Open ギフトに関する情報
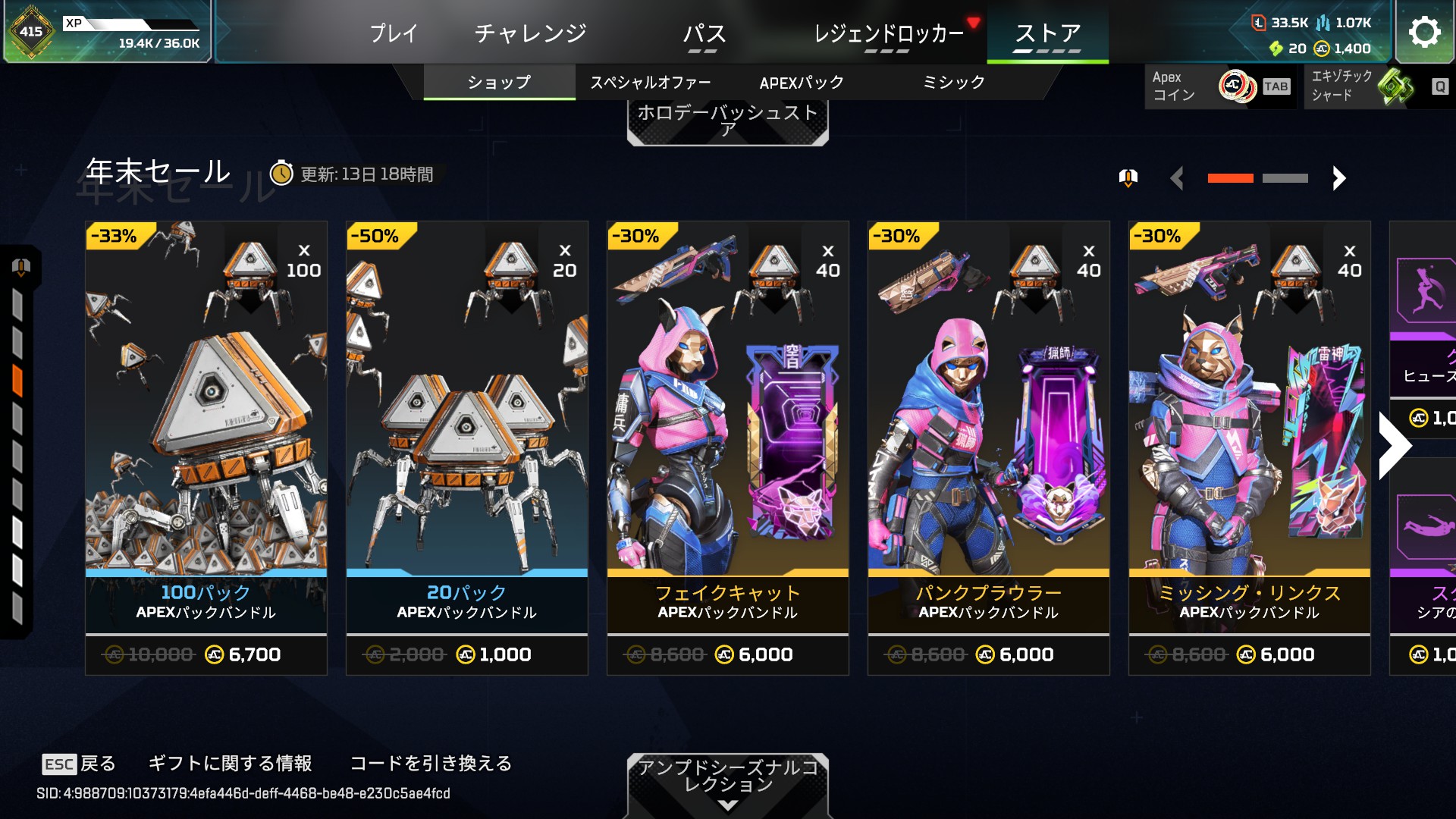The width and height of the screenshot is (1456, 819). (x=230, y=764)
